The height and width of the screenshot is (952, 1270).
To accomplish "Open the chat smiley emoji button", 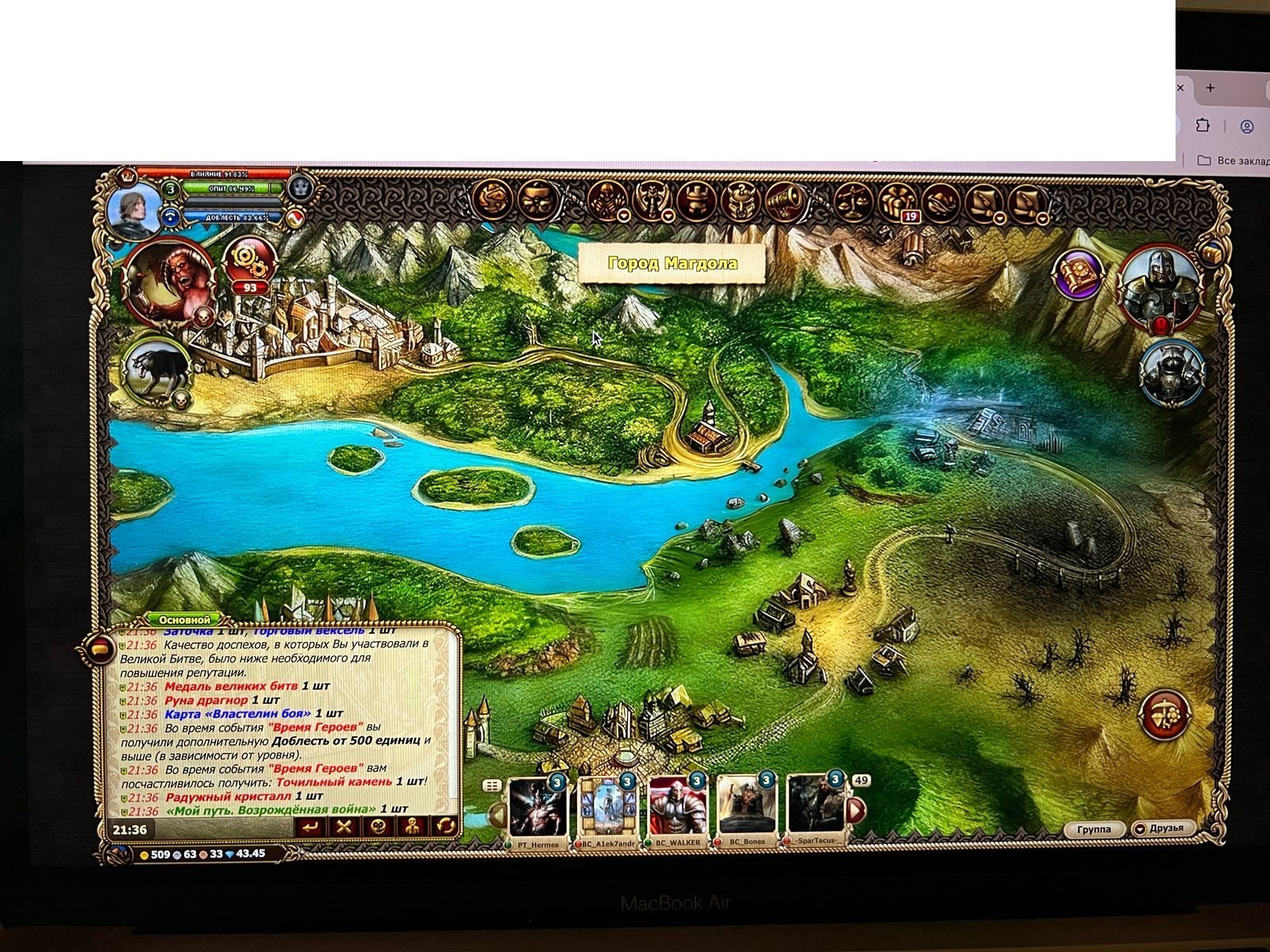I will point(378,827).
